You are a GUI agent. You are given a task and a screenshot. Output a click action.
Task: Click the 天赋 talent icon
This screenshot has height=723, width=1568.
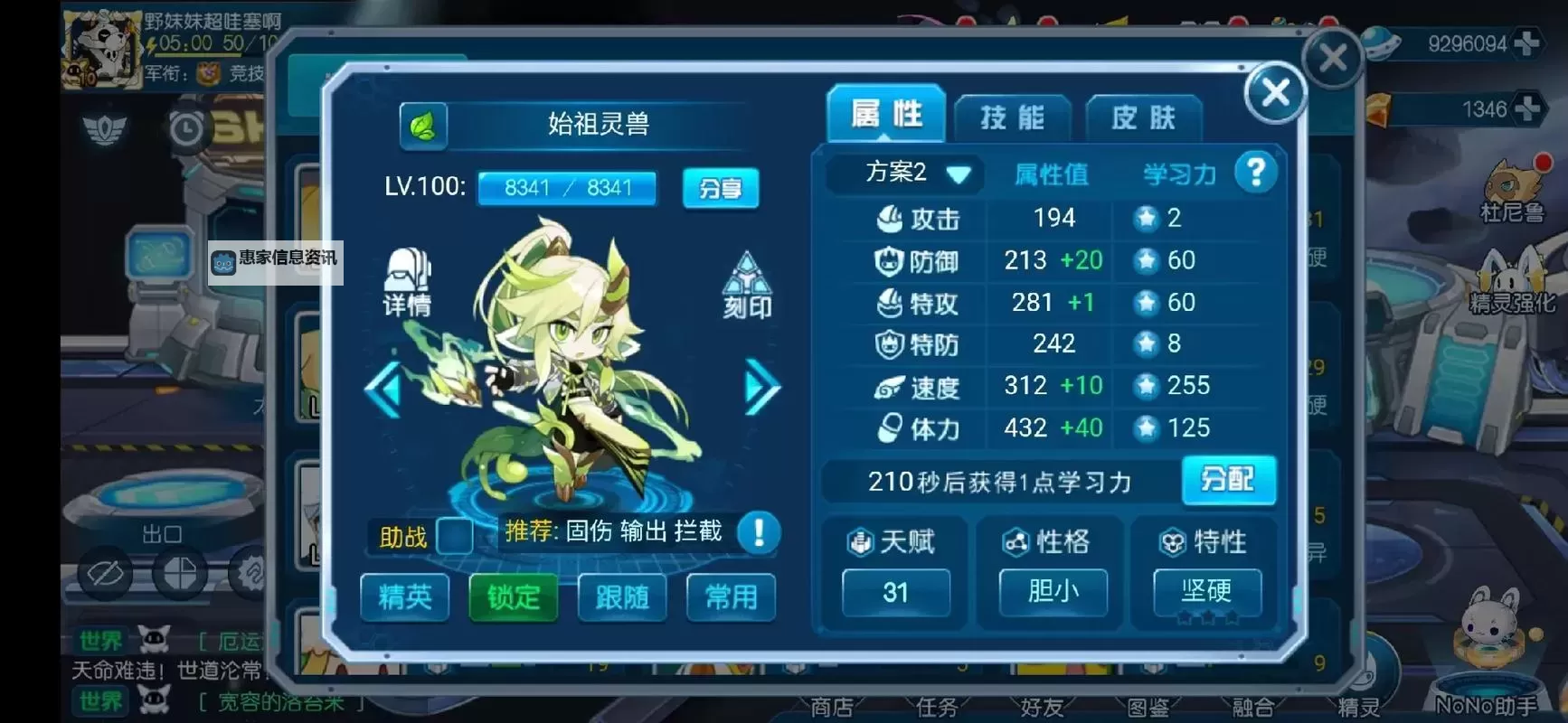[x=859, y=541]
